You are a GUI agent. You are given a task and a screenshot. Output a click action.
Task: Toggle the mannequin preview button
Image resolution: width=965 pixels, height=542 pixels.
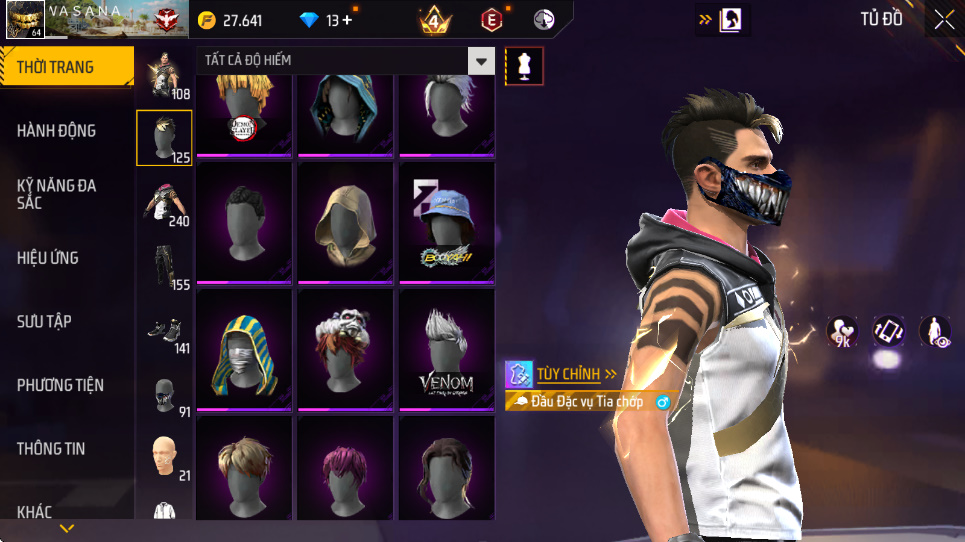click(x=525, y=66)
